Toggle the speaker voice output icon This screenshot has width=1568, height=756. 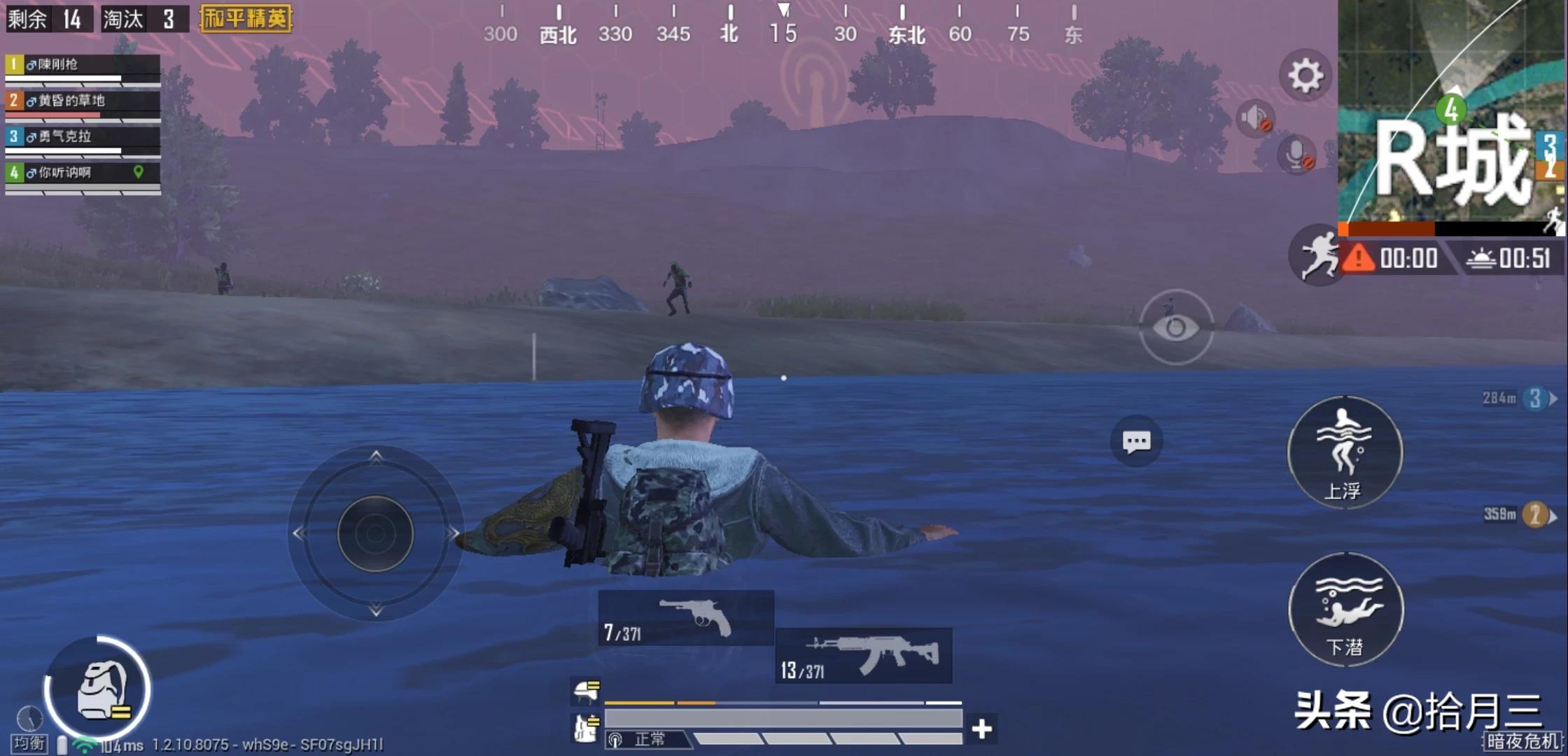pos(1254,118)
